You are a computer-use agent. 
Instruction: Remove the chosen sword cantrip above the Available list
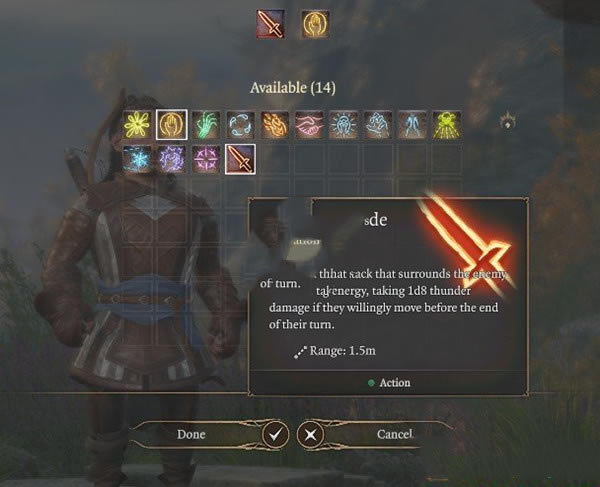pos(270,24)
